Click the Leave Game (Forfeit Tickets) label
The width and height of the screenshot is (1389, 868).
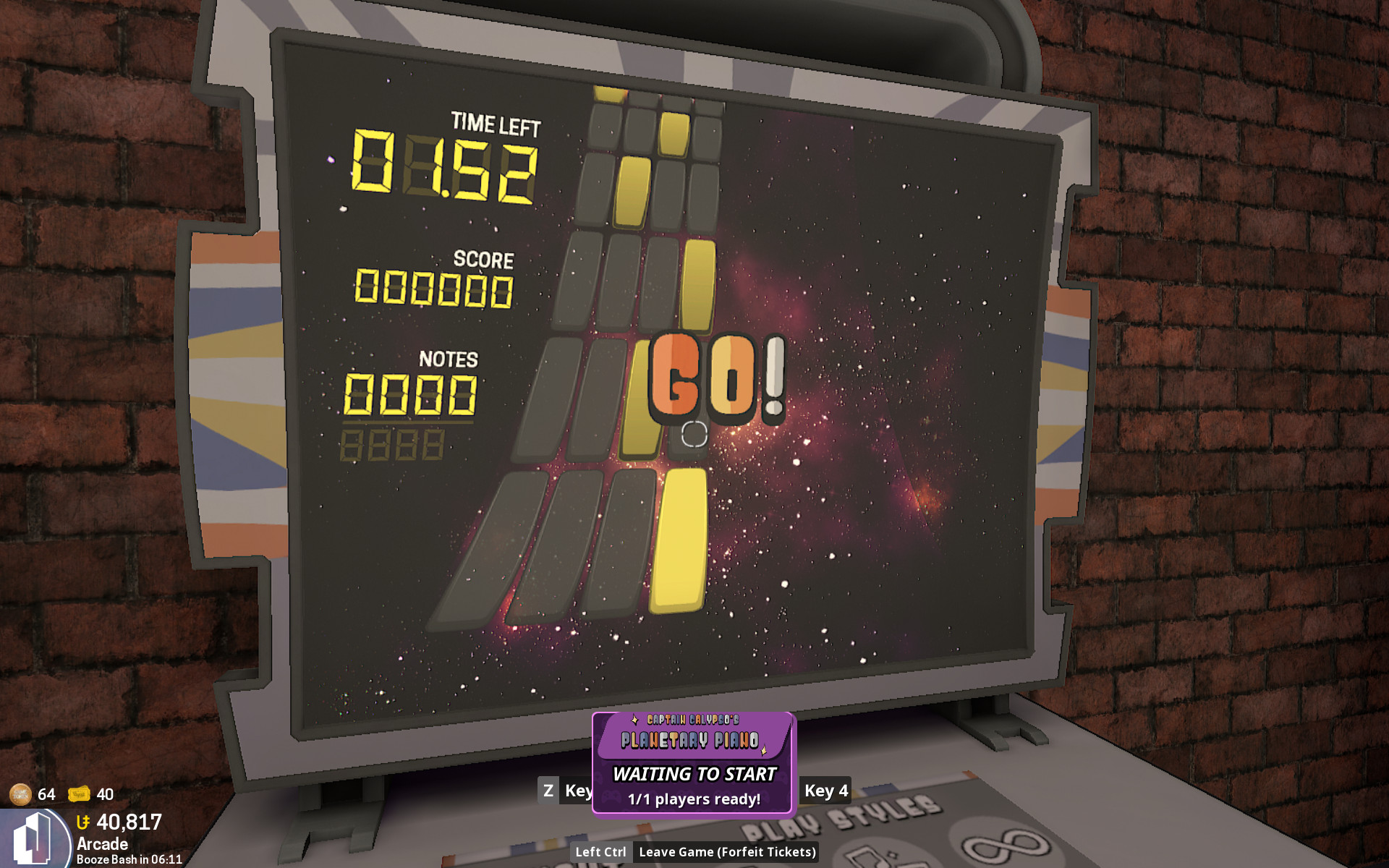pyautogui.click(x=726, y=852)
